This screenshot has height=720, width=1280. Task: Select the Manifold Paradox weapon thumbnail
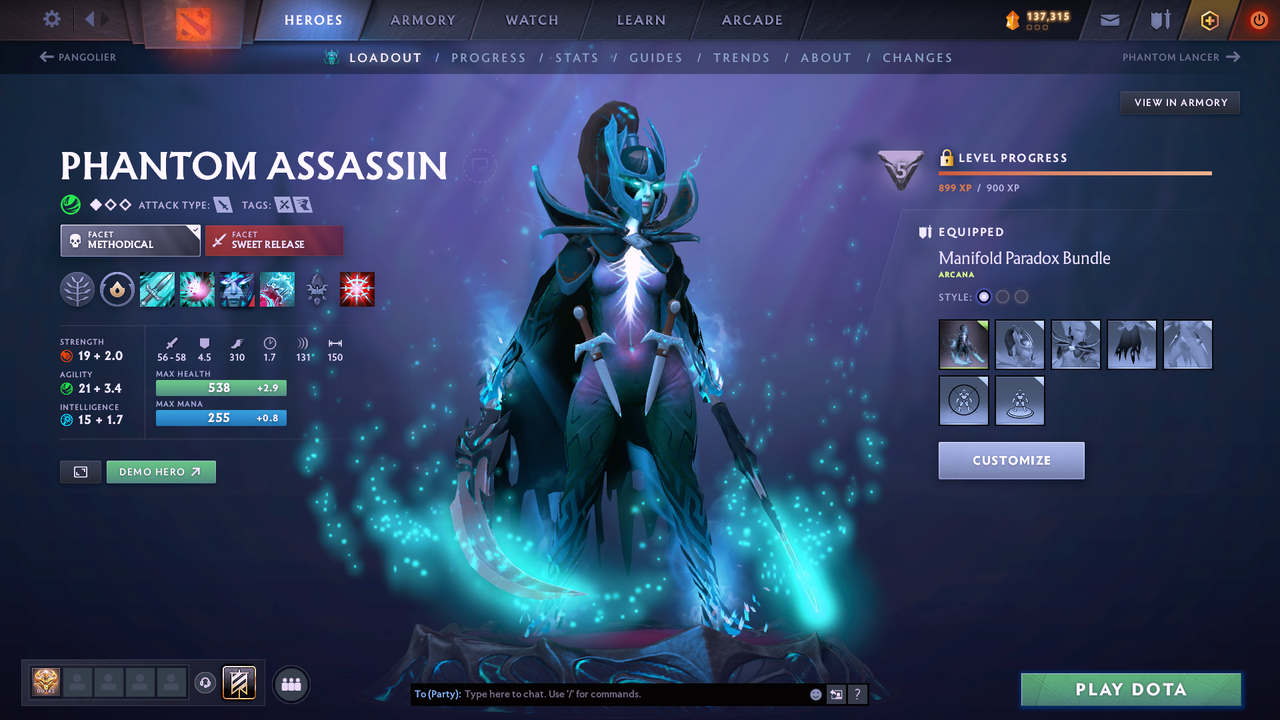[963, 344]
